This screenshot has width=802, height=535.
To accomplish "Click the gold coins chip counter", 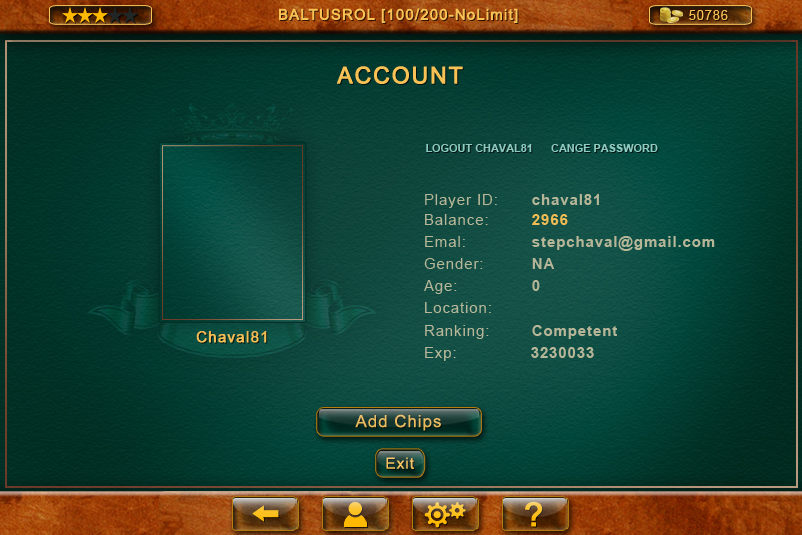I will (x=700, y=15).
